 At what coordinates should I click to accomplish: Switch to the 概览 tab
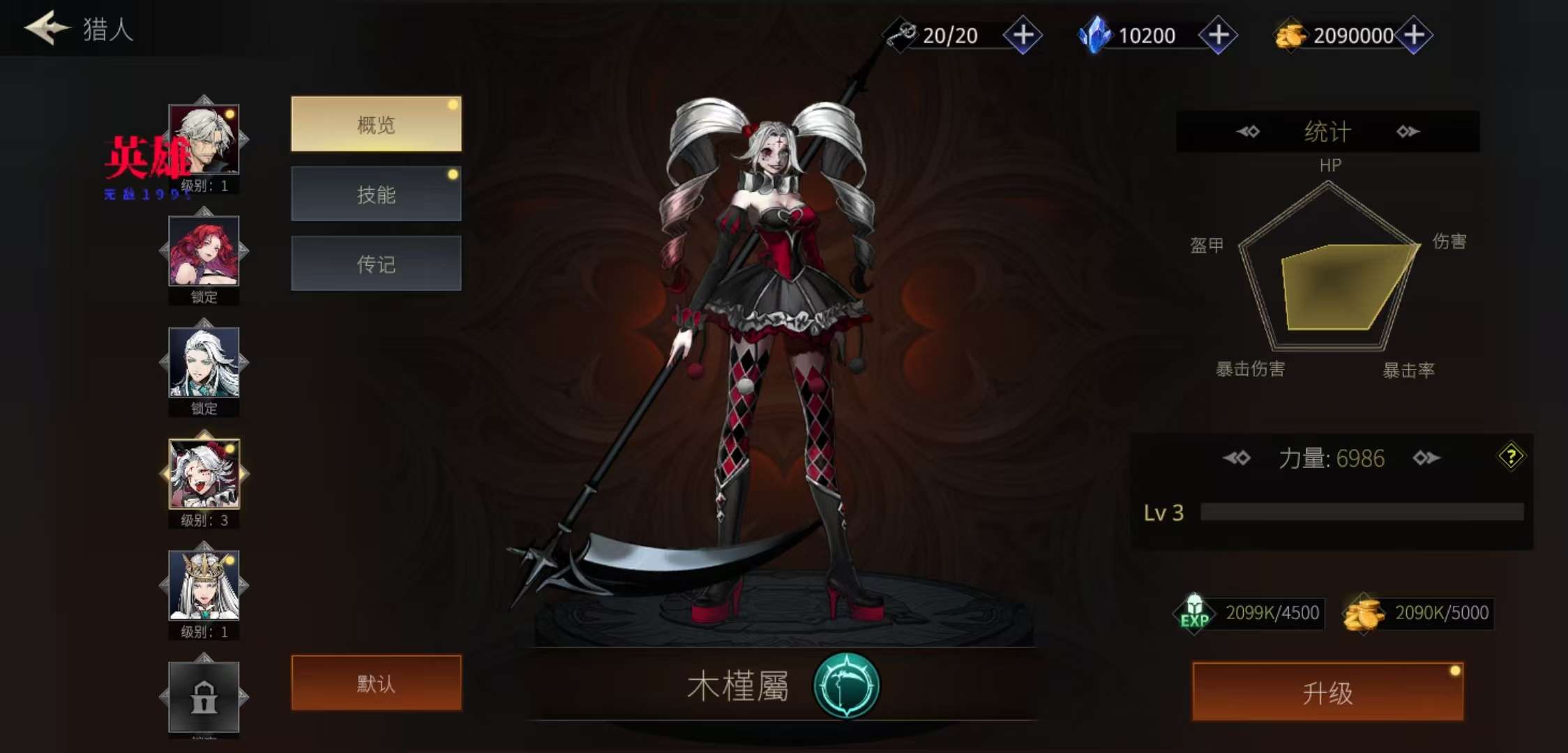click(376, 124)
